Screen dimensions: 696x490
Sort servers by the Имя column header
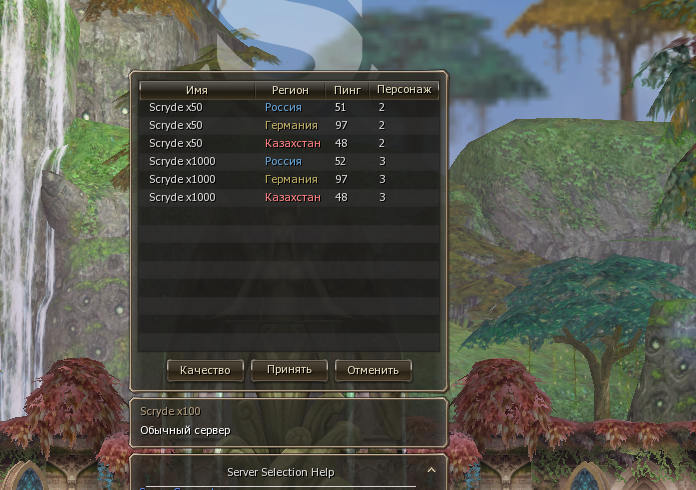click(197, 89)
